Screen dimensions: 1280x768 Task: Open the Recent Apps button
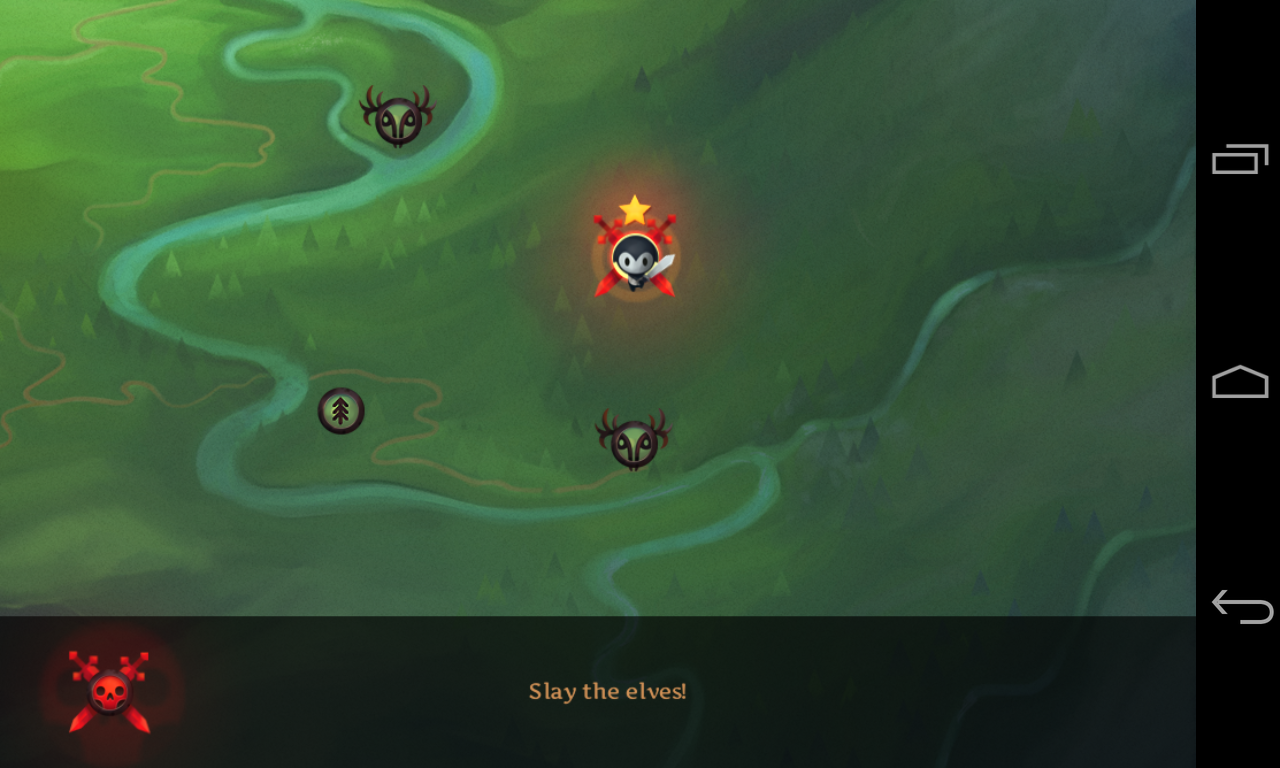click(1240, 158)
